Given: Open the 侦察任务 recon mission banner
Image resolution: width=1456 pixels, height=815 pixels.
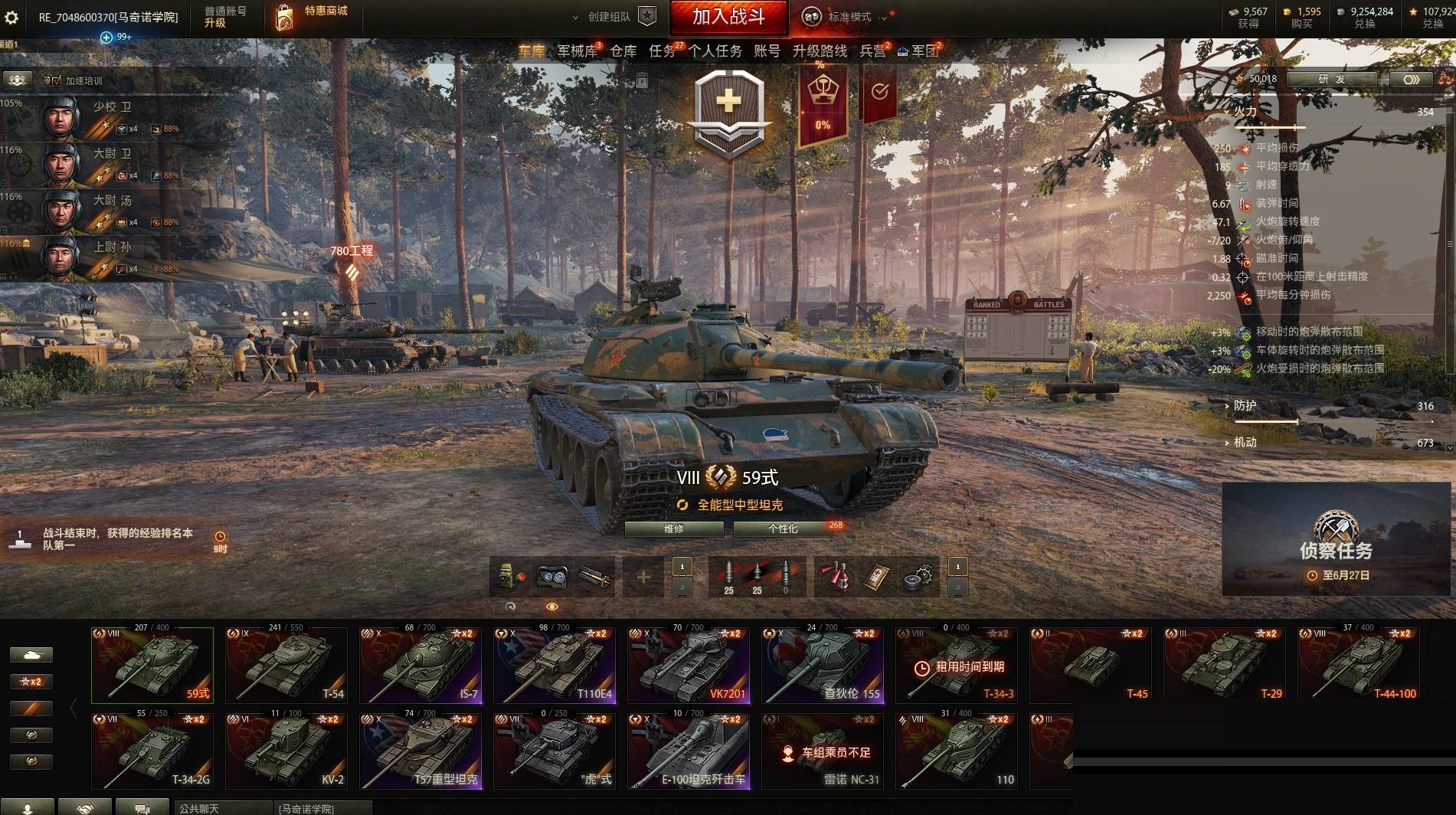Looking at the screenshot, I should click(x=1337, y=540).
